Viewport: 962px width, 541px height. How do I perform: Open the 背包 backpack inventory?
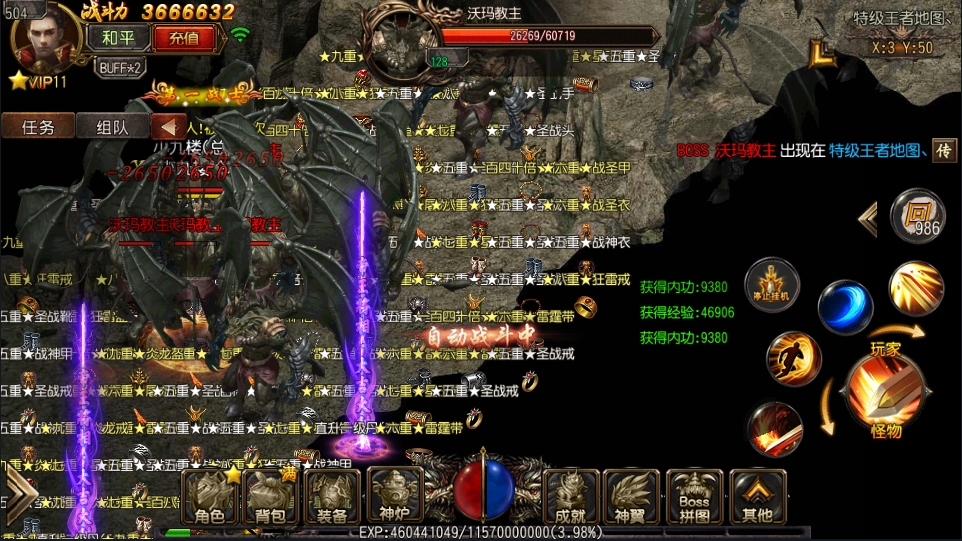[x=270, y=497]
